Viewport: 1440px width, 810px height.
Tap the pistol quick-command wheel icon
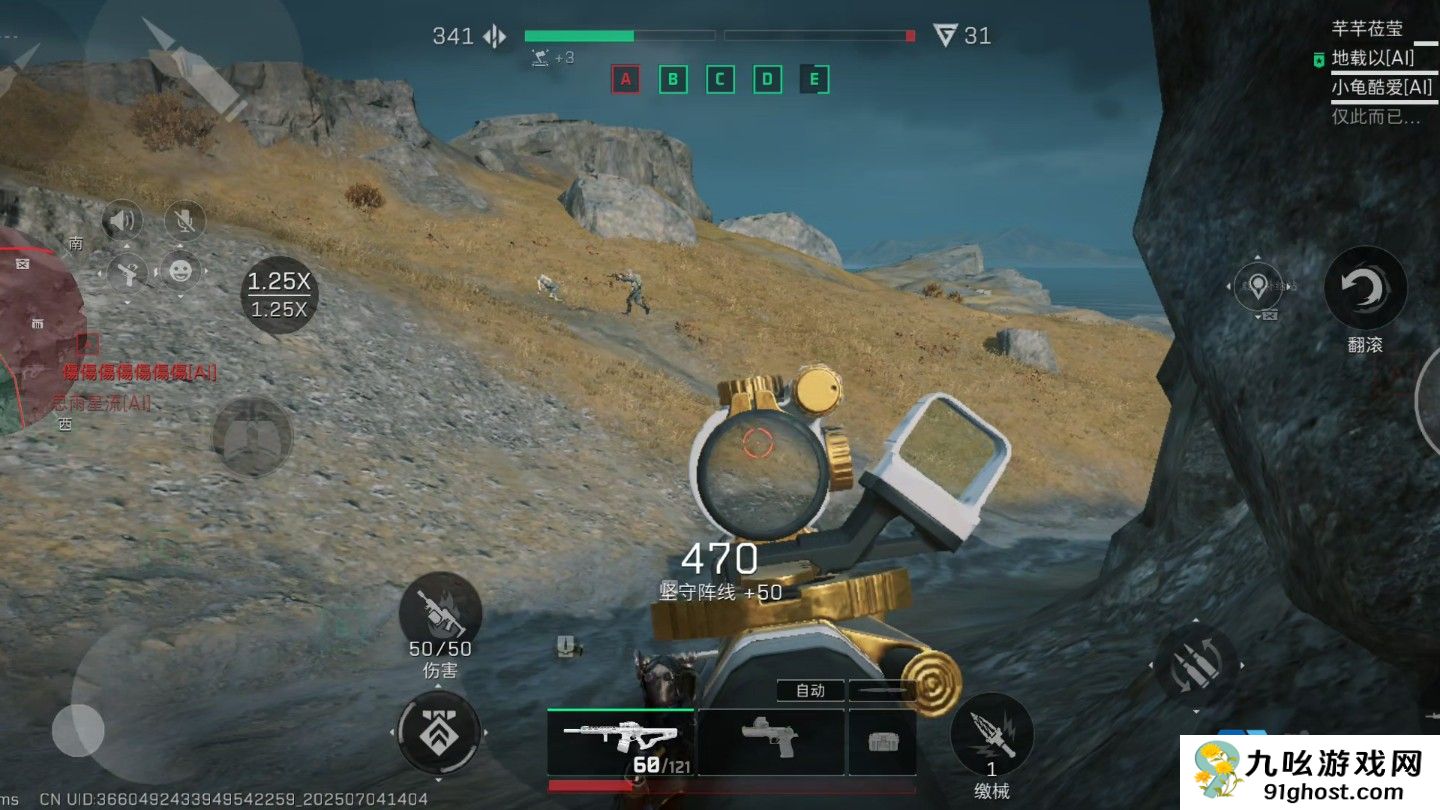point(128,270)
